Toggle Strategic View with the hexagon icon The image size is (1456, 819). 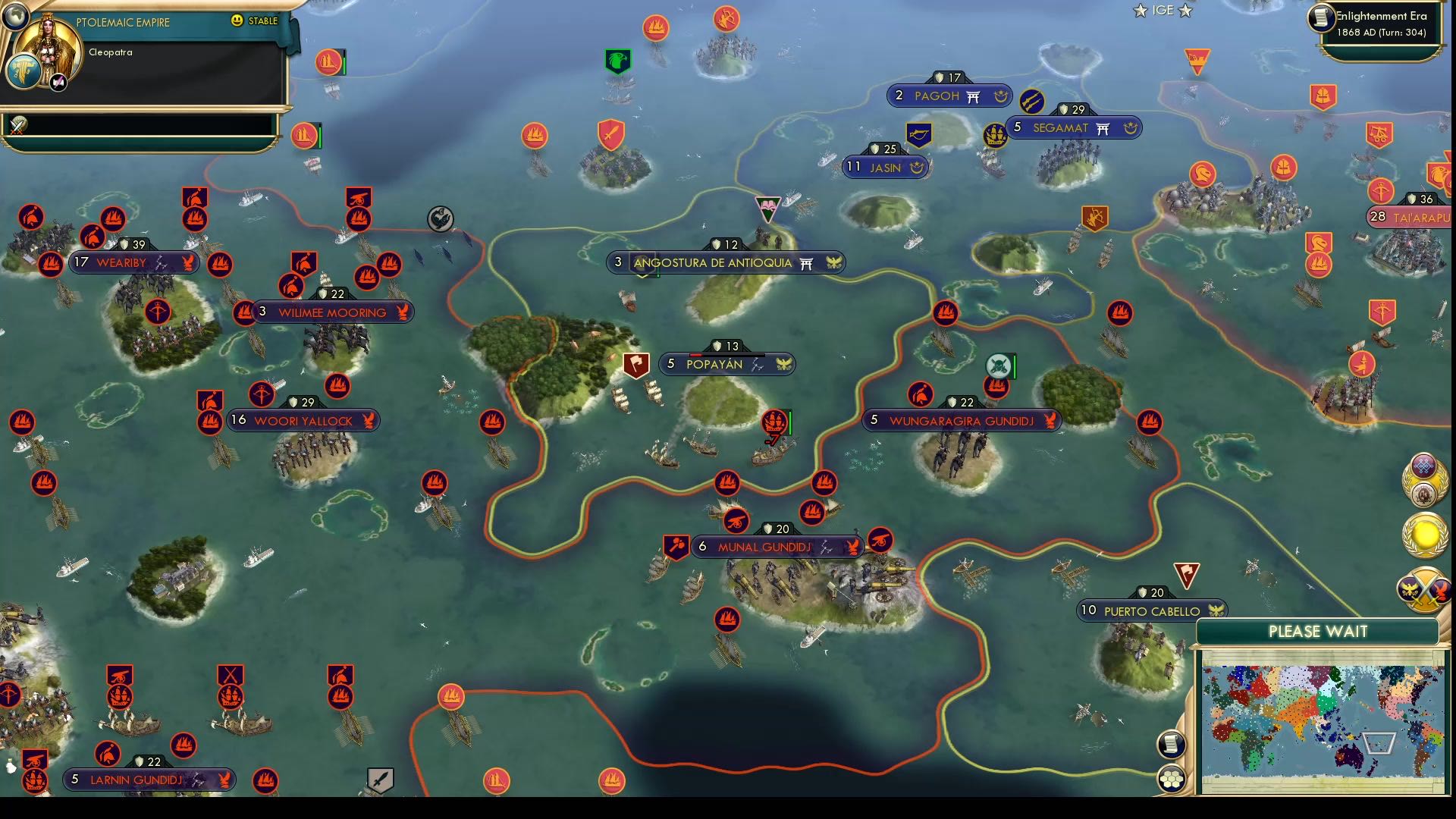coord(1172,777)
